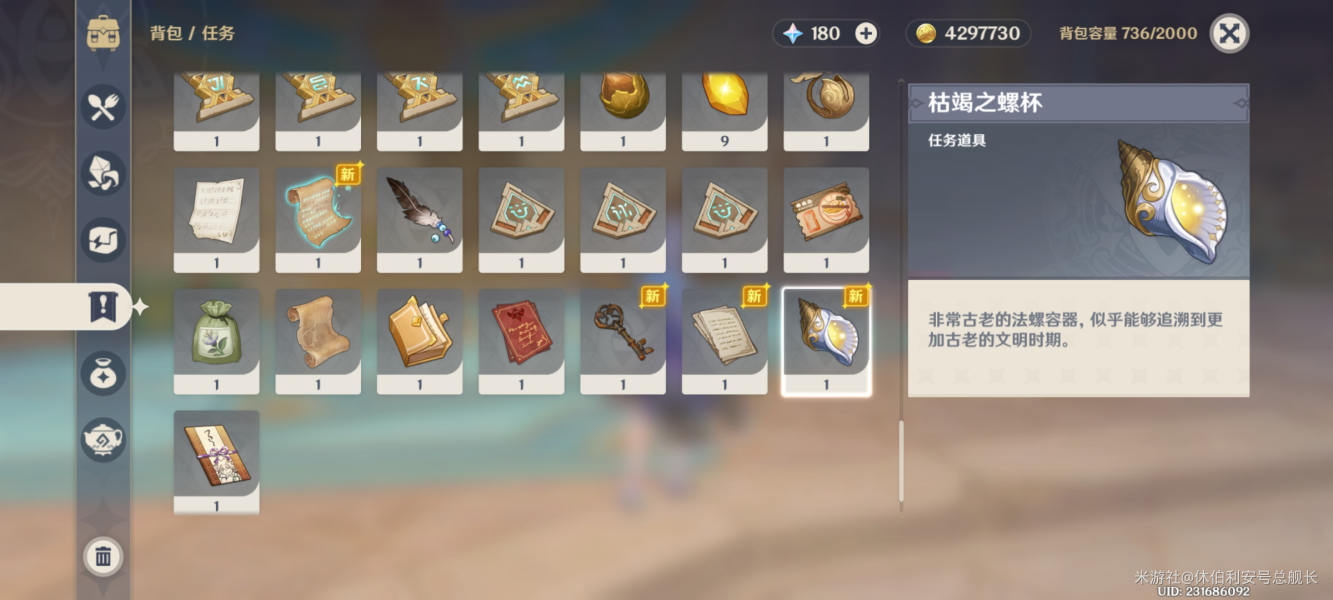The image size is (1333, 600).
Task: Select the old bronze key item
Action: [x=623, y=335]
